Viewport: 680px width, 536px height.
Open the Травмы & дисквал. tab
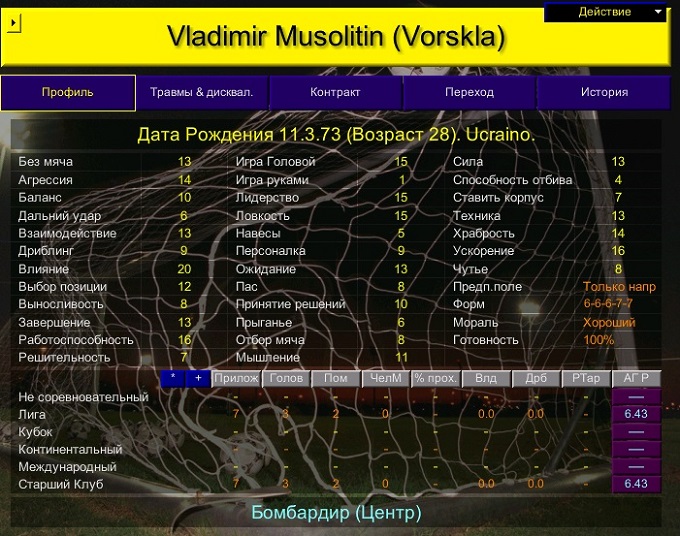point(202,92)
